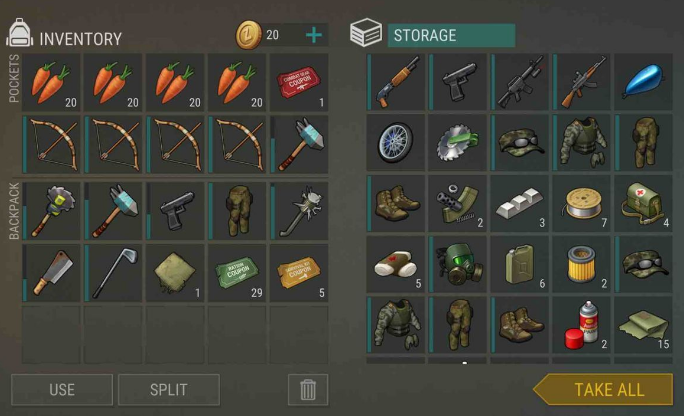Choose the golf club slot

point(114,270)
